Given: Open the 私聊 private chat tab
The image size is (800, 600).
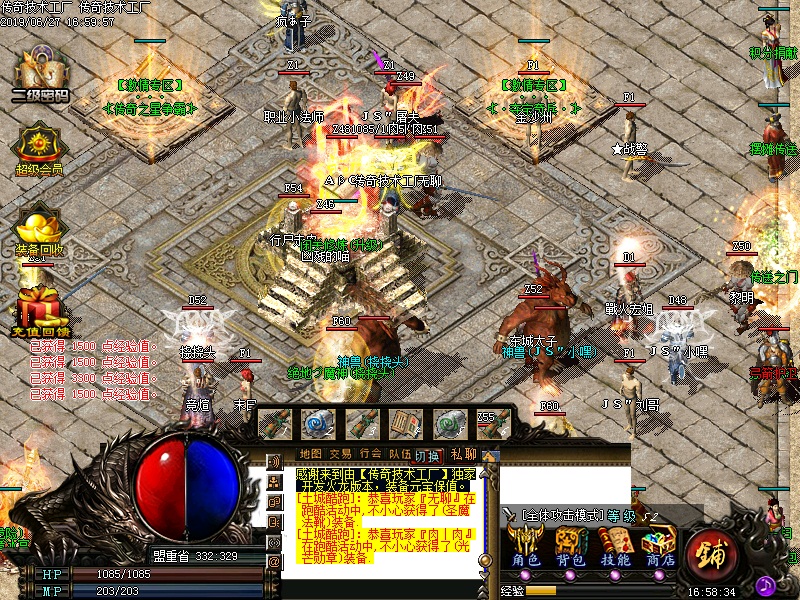Looking at the screenshot, I should [463, 454].
